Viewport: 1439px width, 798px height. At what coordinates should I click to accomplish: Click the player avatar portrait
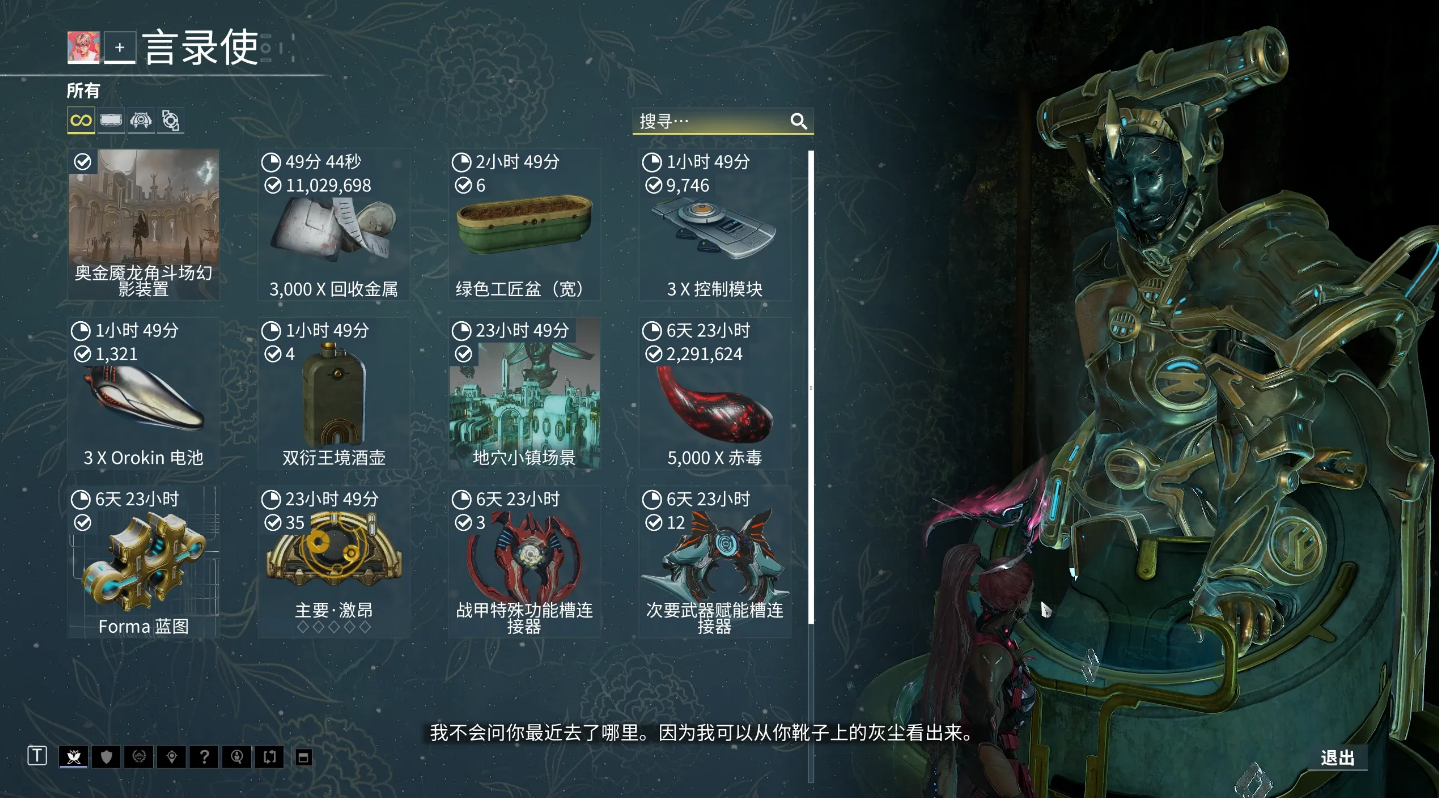click(83, 47)
